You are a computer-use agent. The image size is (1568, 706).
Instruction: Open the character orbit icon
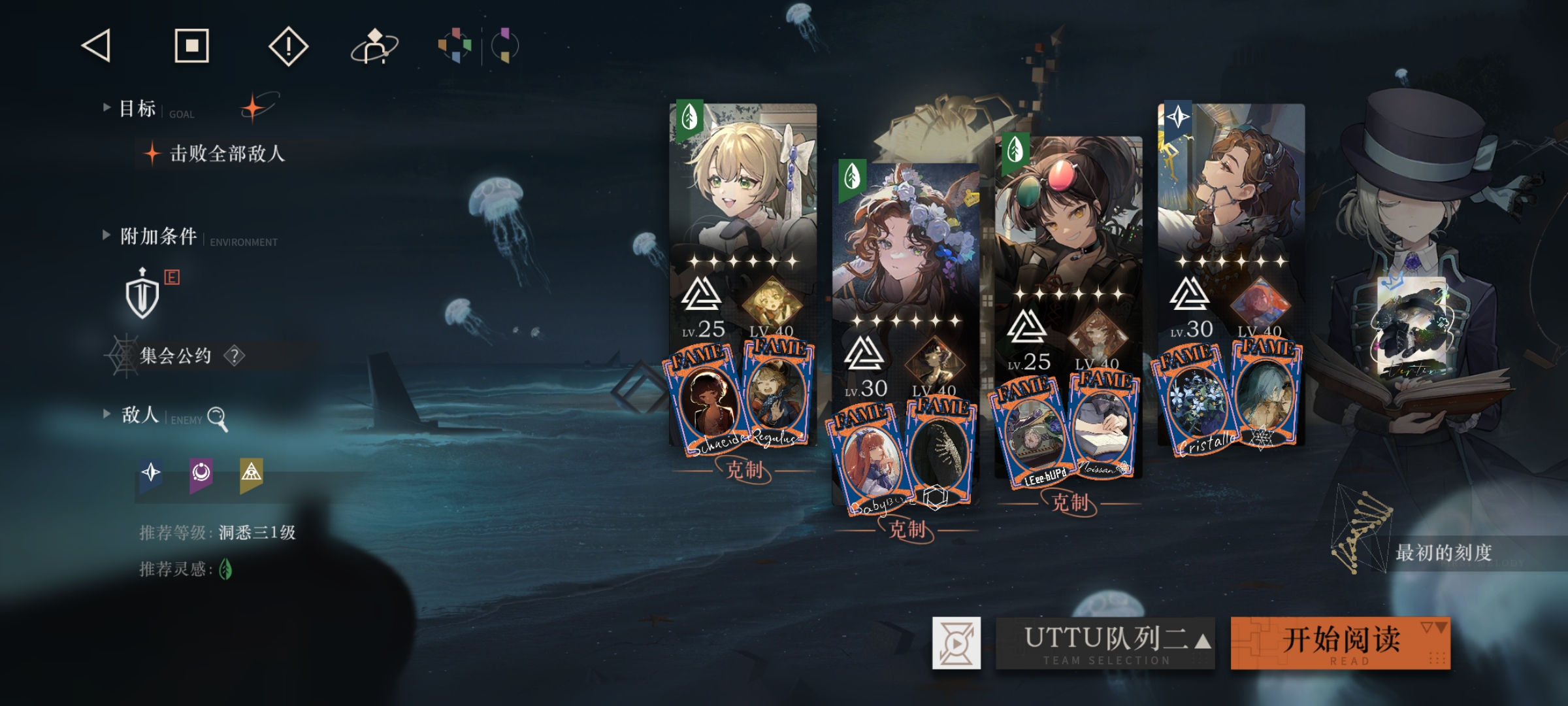[374, 46]
